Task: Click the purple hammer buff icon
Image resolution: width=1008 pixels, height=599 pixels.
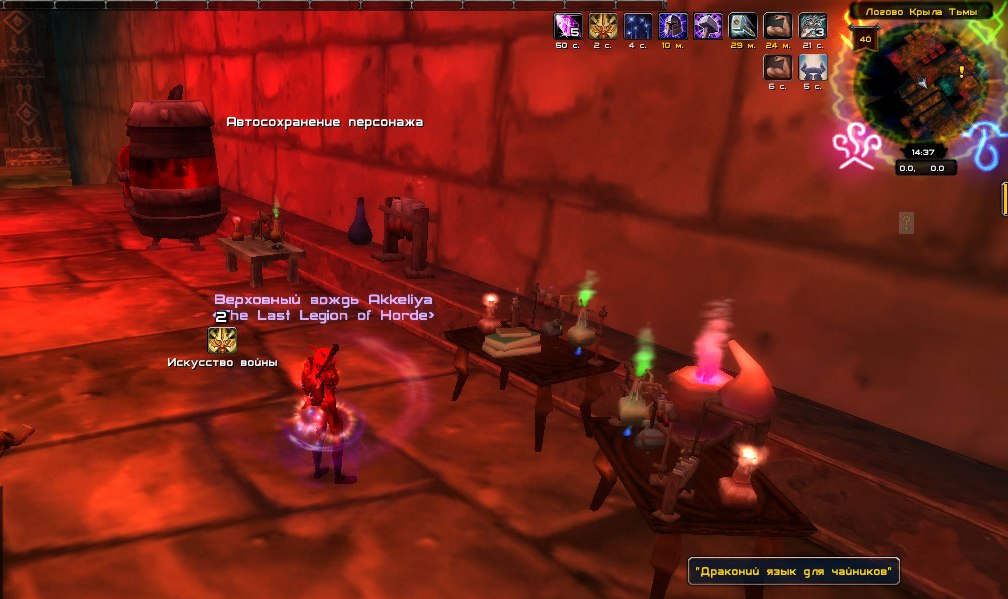Action: 708,26
